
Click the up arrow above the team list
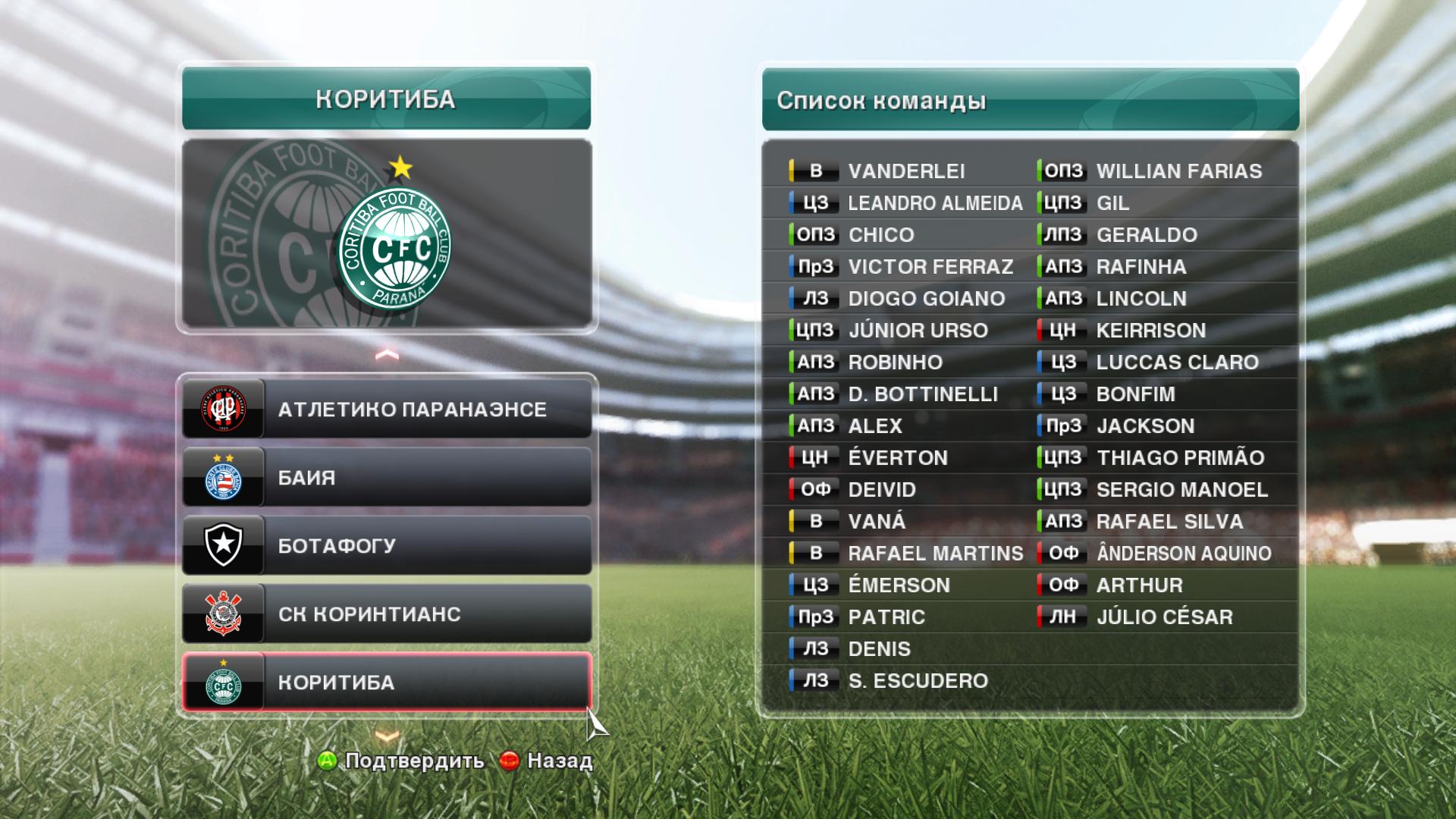pyautogui.click(x=387, y=354)
